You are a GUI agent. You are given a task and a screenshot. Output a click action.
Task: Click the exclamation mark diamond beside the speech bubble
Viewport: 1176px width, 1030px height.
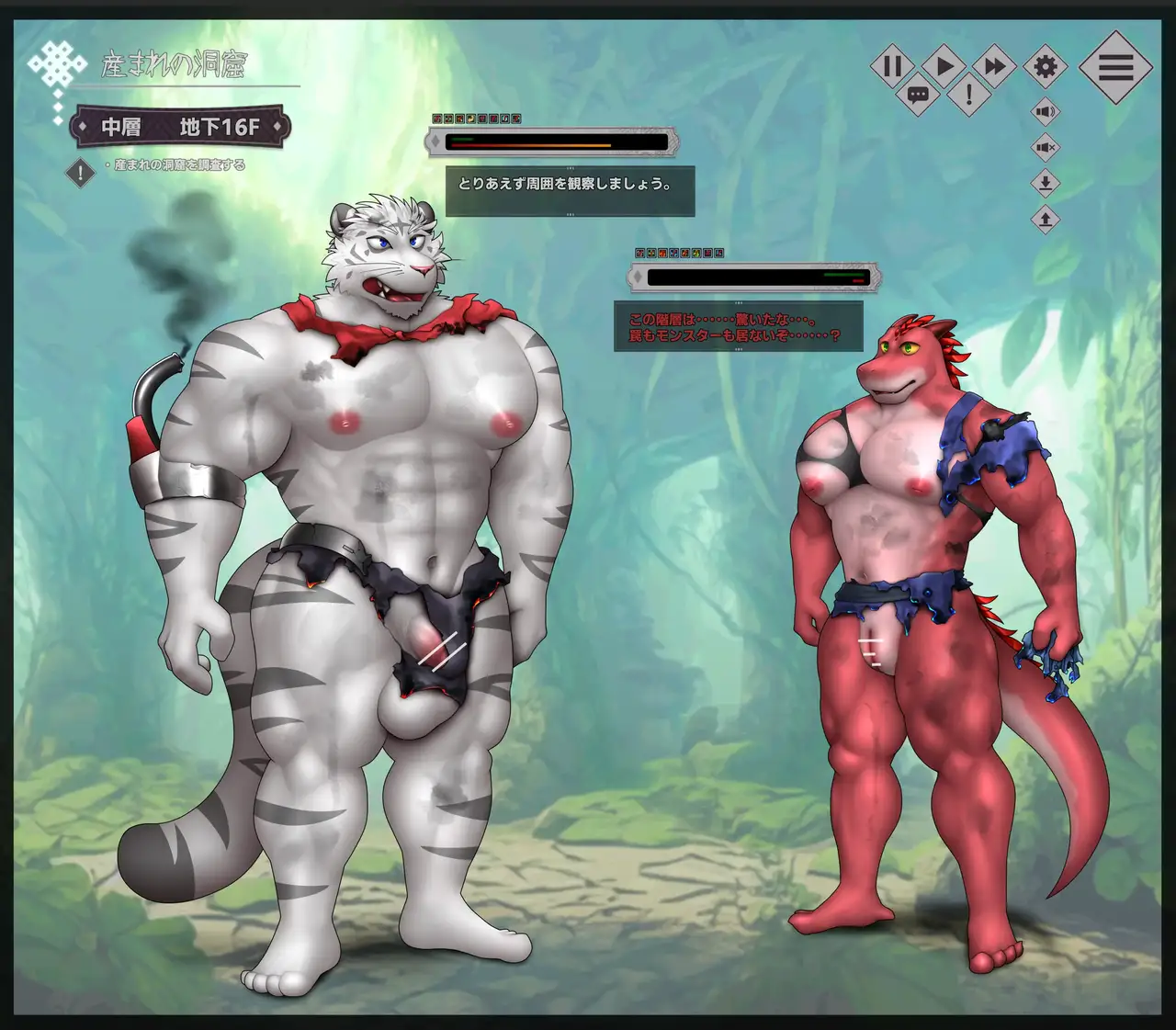pos(968,94)
